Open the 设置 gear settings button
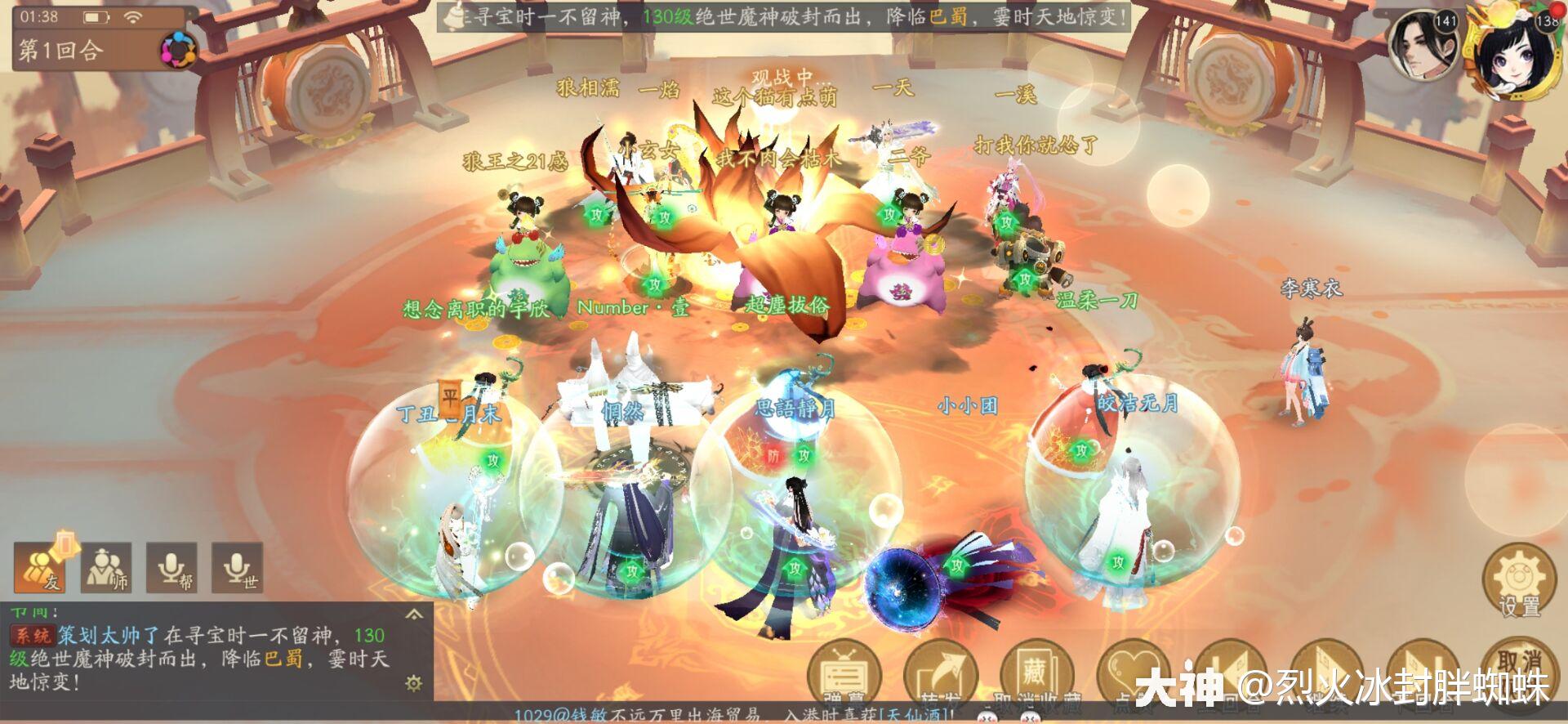Screen dimensions: 1568x724 tap(1518, 581)
